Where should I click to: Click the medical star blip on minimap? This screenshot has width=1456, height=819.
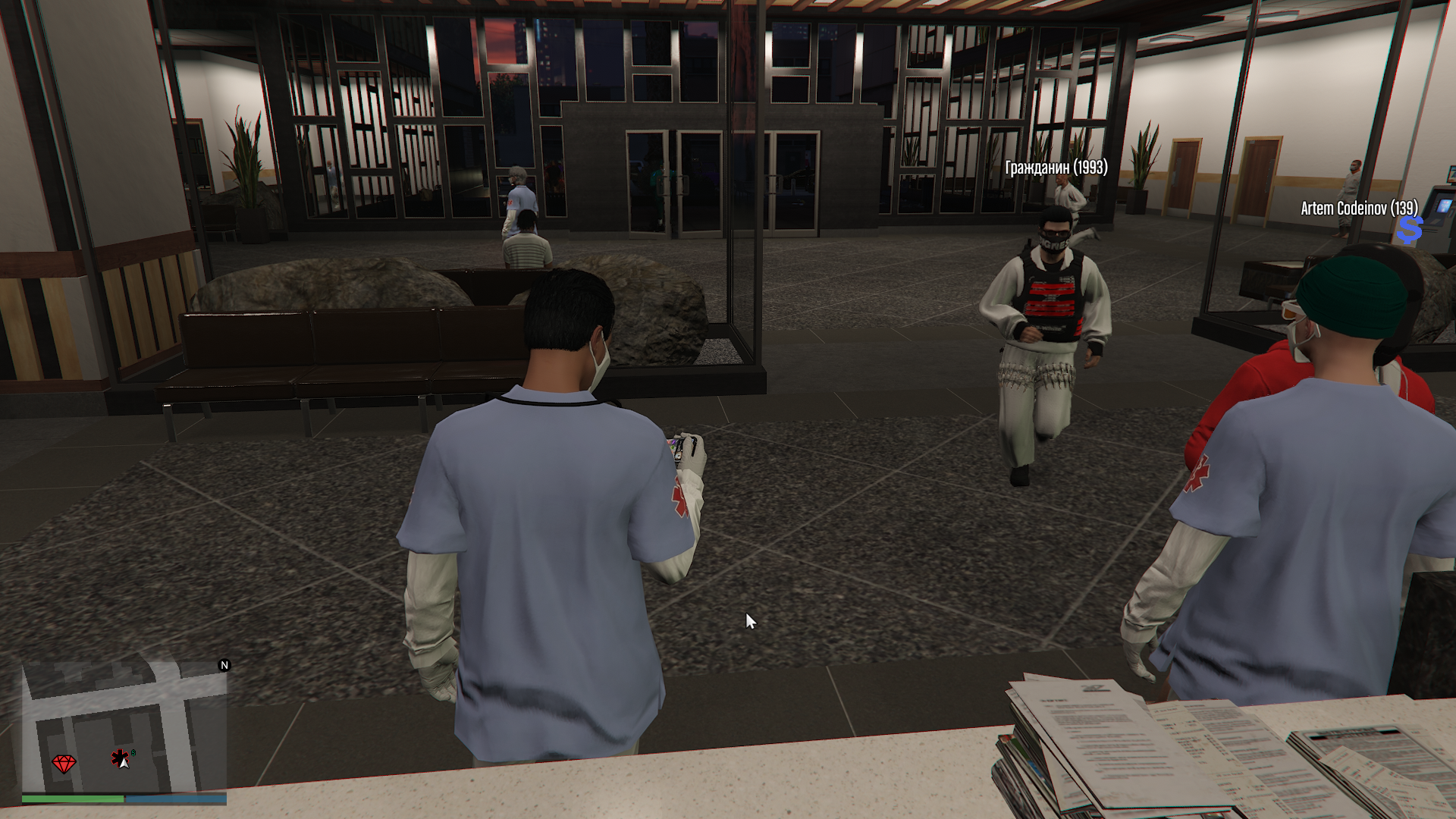(119, 757)
